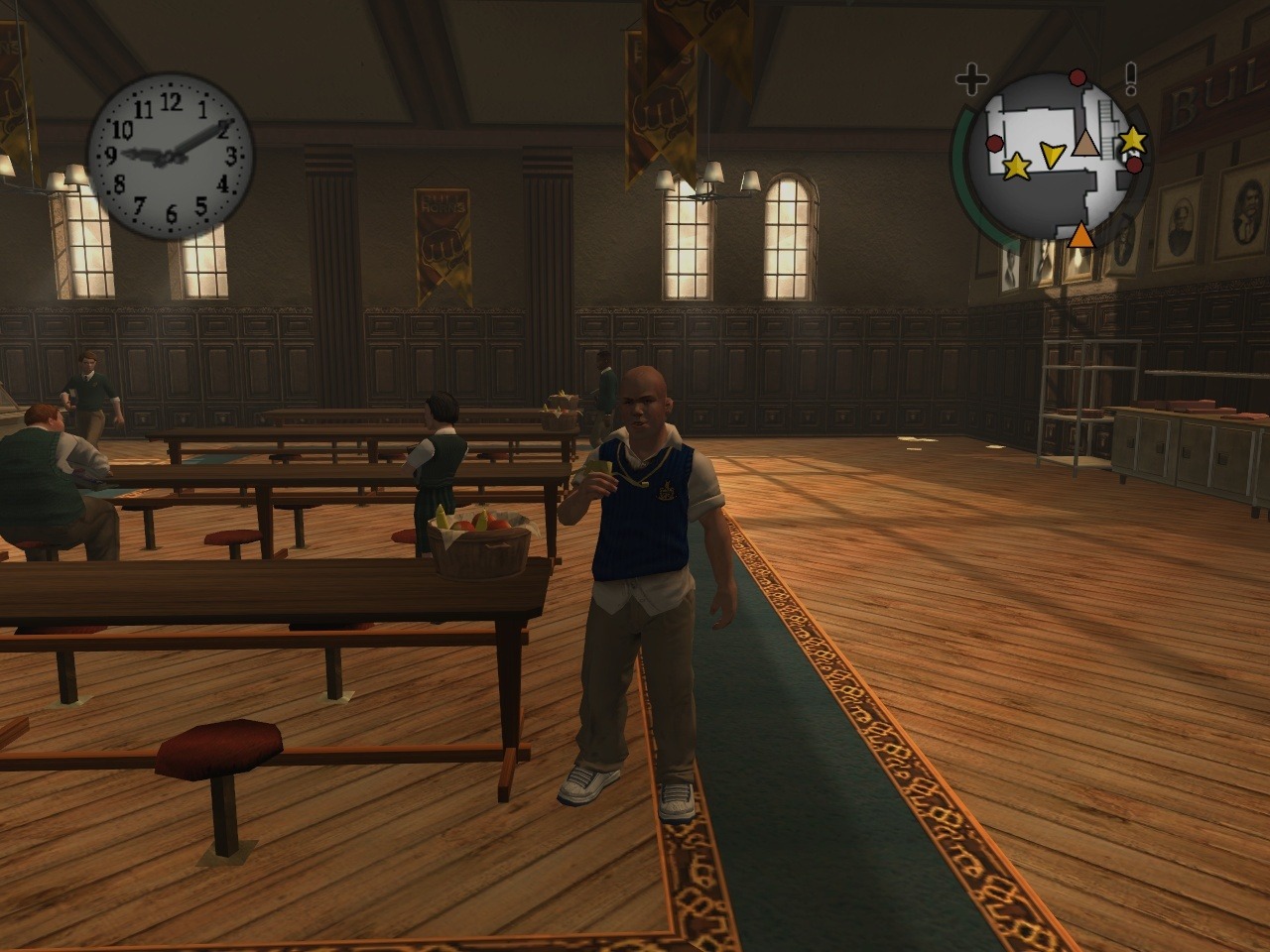Click the tan triangle marker by the stairs
Image resolution: width=1270 pixels, height=952 pixels.
[1088, 144]
